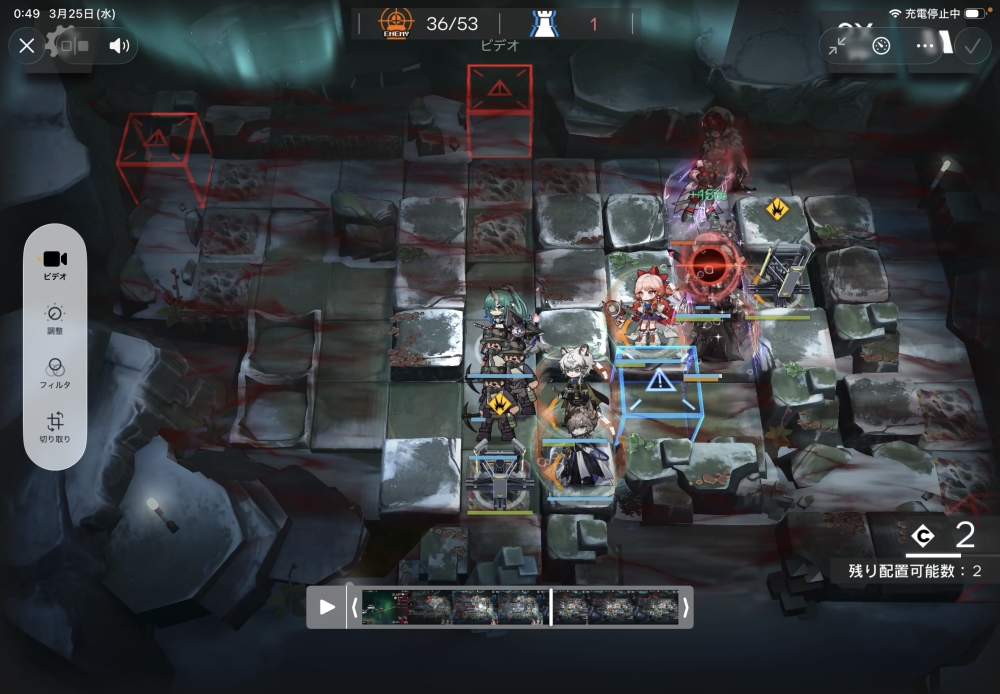The width and height of the screenshot is (1000, 694).
Task: Open the 調整 adjustment tab
Action: point(55,319)
